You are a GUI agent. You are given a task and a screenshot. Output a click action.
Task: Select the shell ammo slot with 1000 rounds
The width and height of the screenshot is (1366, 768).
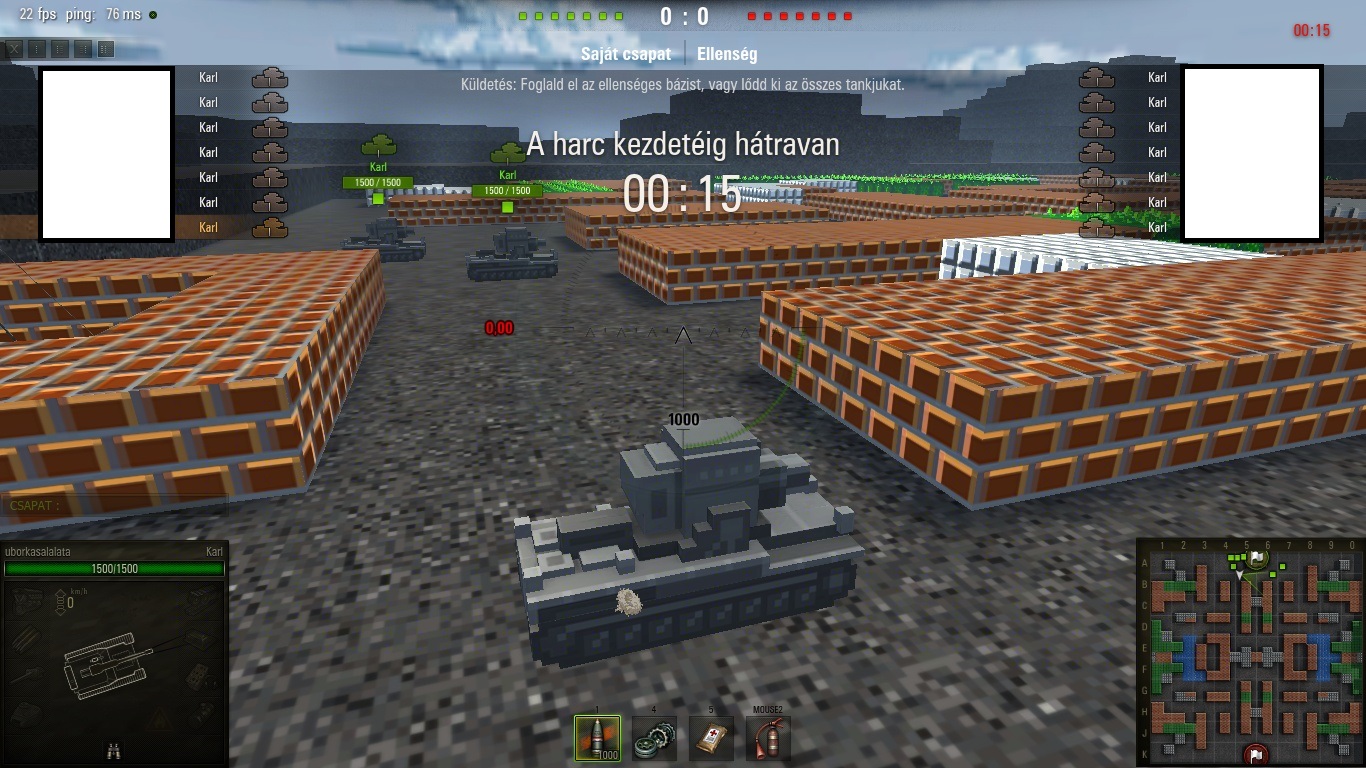pyautogui.click(x=597, y=738)
